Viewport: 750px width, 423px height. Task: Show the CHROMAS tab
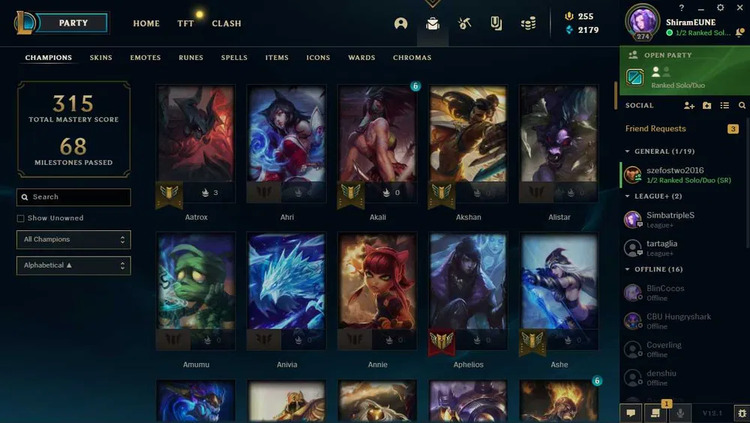pyautogui.click(x=412, y=58)
